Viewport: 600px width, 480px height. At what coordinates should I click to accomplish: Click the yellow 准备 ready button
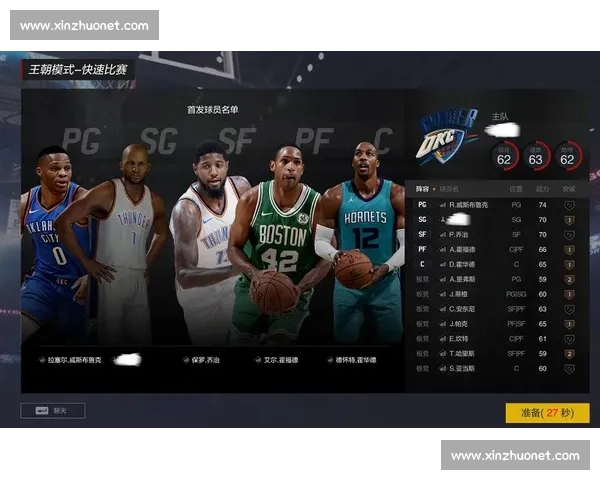547,412
